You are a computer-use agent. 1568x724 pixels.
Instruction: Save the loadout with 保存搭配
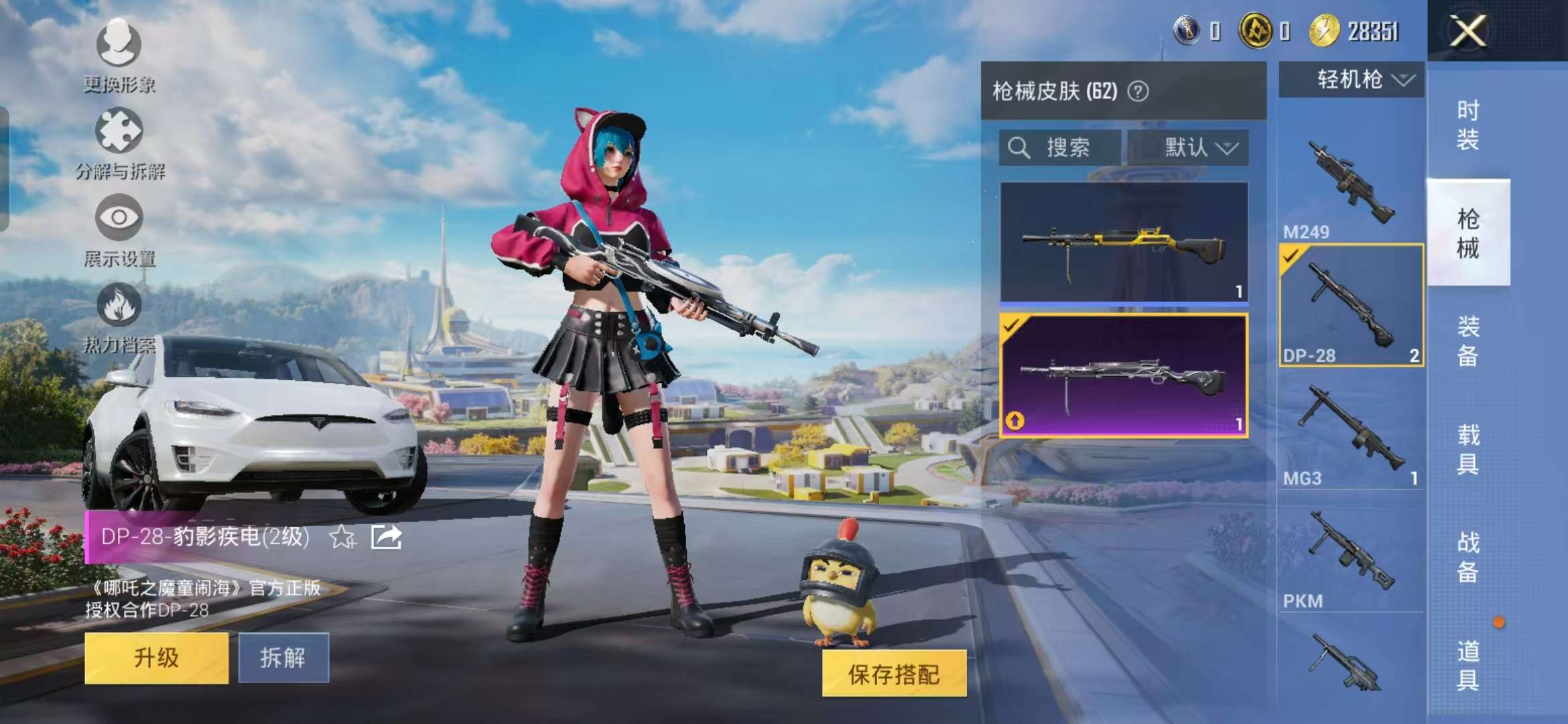[x=894, y=674]
